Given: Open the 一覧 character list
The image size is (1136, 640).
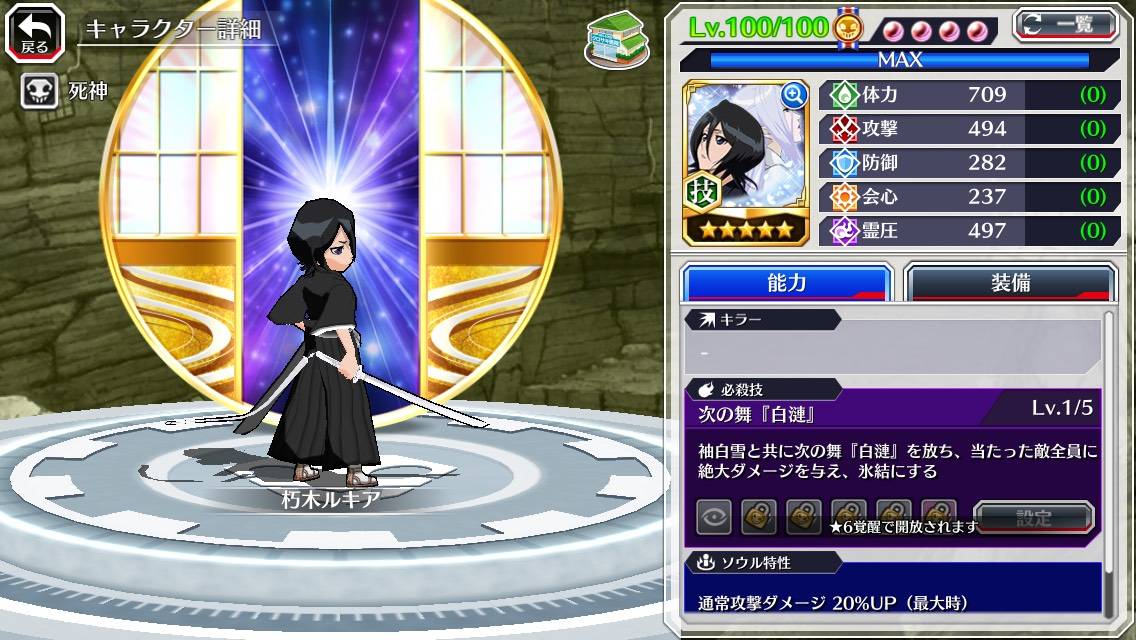Looking at the screenshot, I should click(x=1065, y=24).
